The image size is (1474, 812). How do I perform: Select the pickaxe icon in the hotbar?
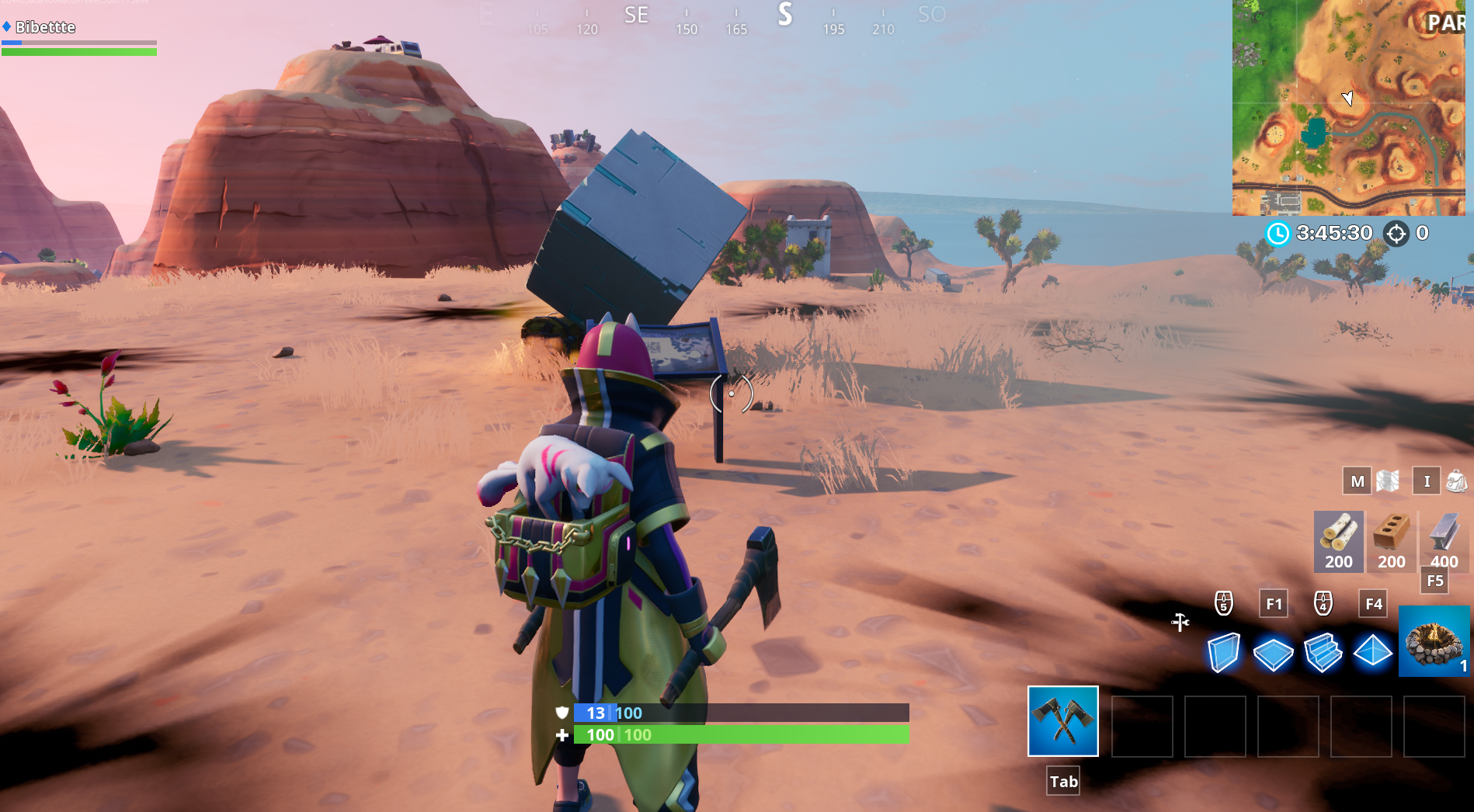pos(1063,722)
